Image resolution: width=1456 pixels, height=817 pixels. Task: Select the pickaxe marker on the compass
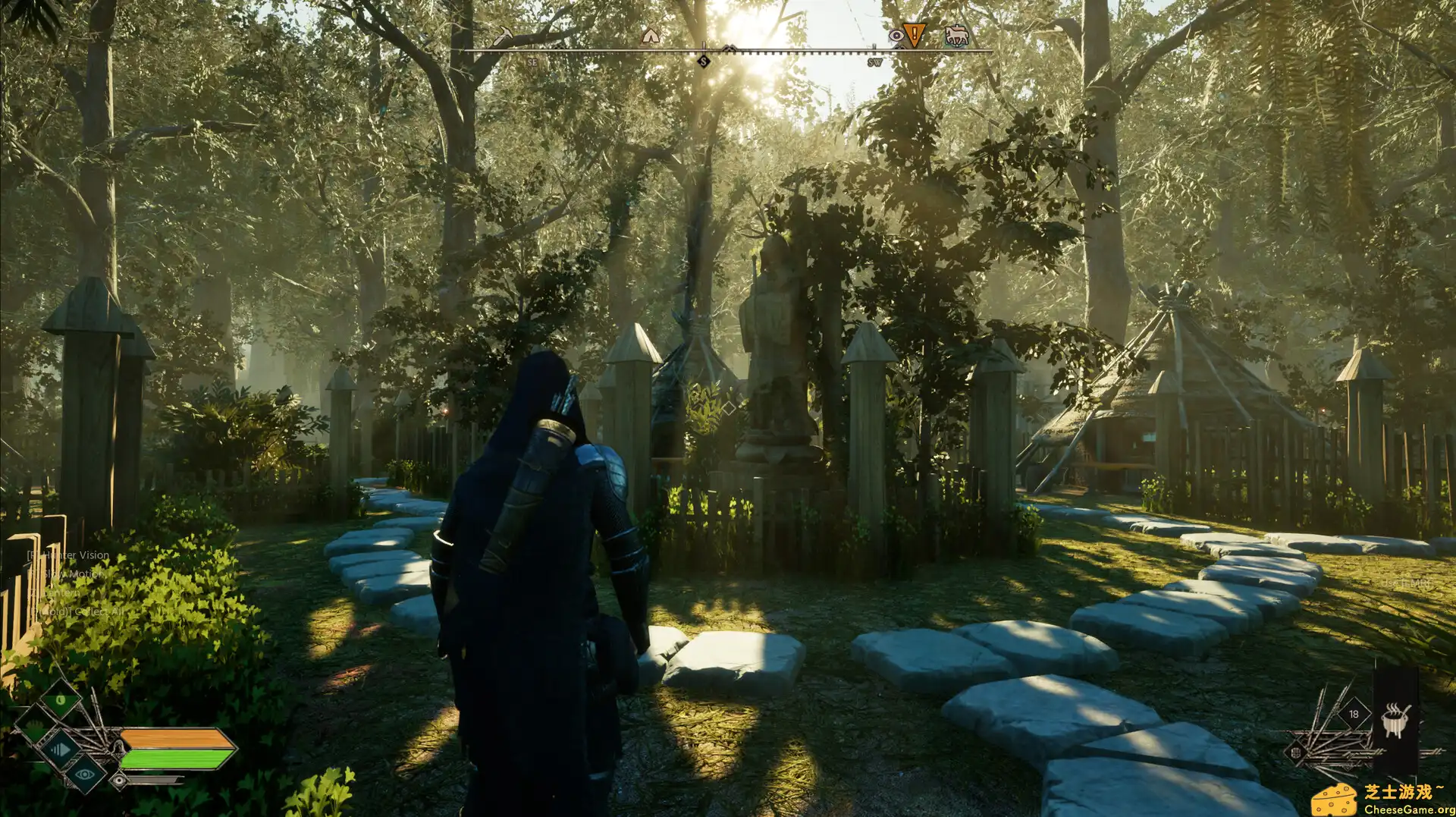tap(505, 35)
